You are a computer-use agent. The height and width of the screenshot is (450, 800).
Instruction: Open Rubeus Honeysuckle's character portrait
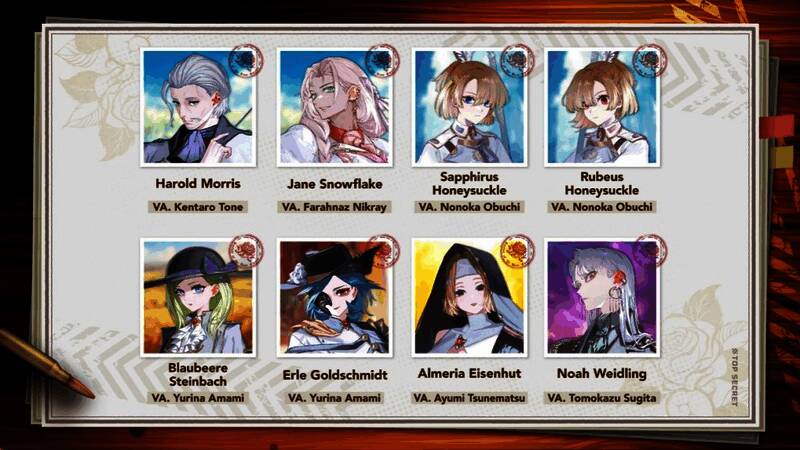[x=601, y=107]
